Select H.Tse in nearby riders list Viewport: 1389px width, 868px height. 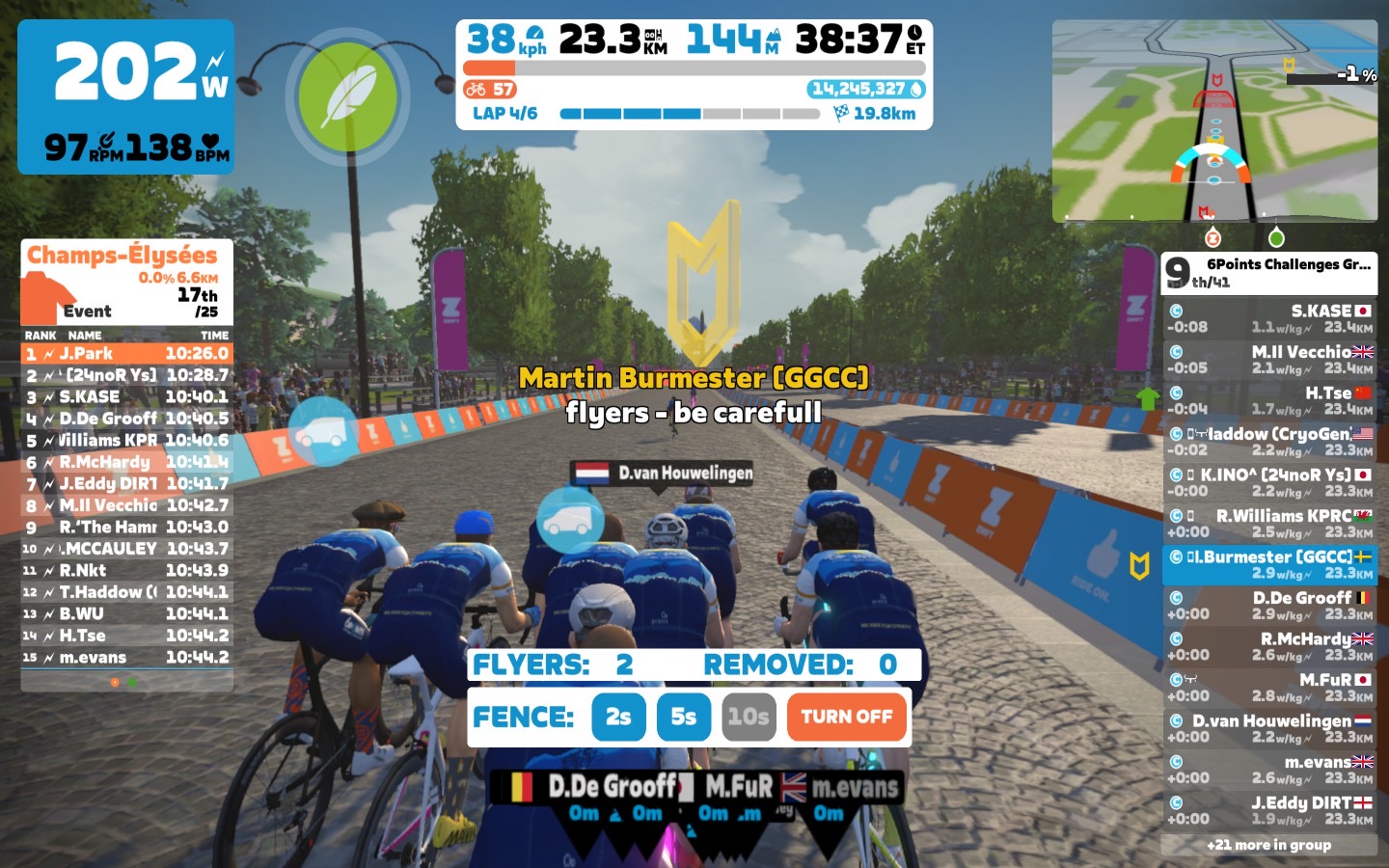(x=1268, y=400)
